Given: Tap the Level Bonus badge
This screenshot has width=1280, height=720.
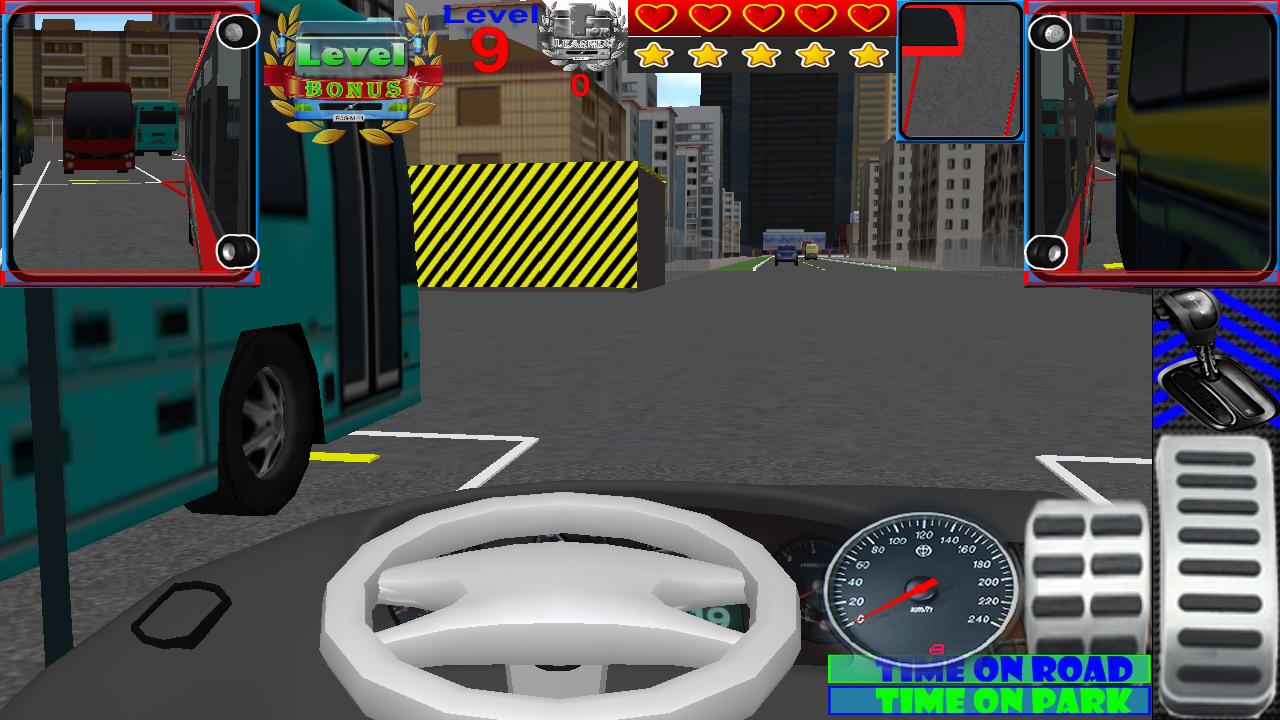Looking at the screenshot, I should tap(349, 70).
